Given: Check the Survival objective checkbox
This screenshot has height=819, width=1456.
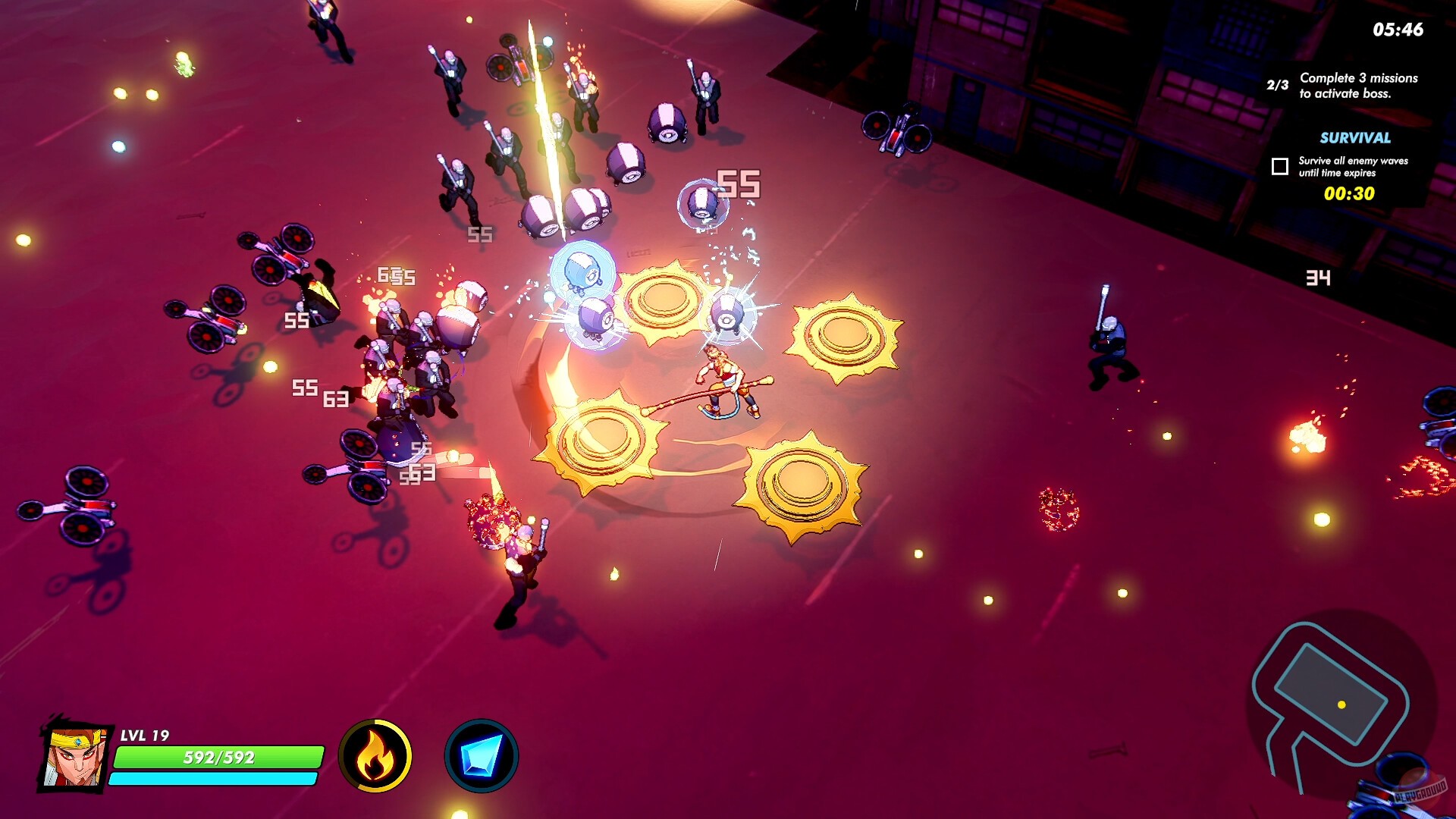Looking at the screenshot, I should 1280,165.
